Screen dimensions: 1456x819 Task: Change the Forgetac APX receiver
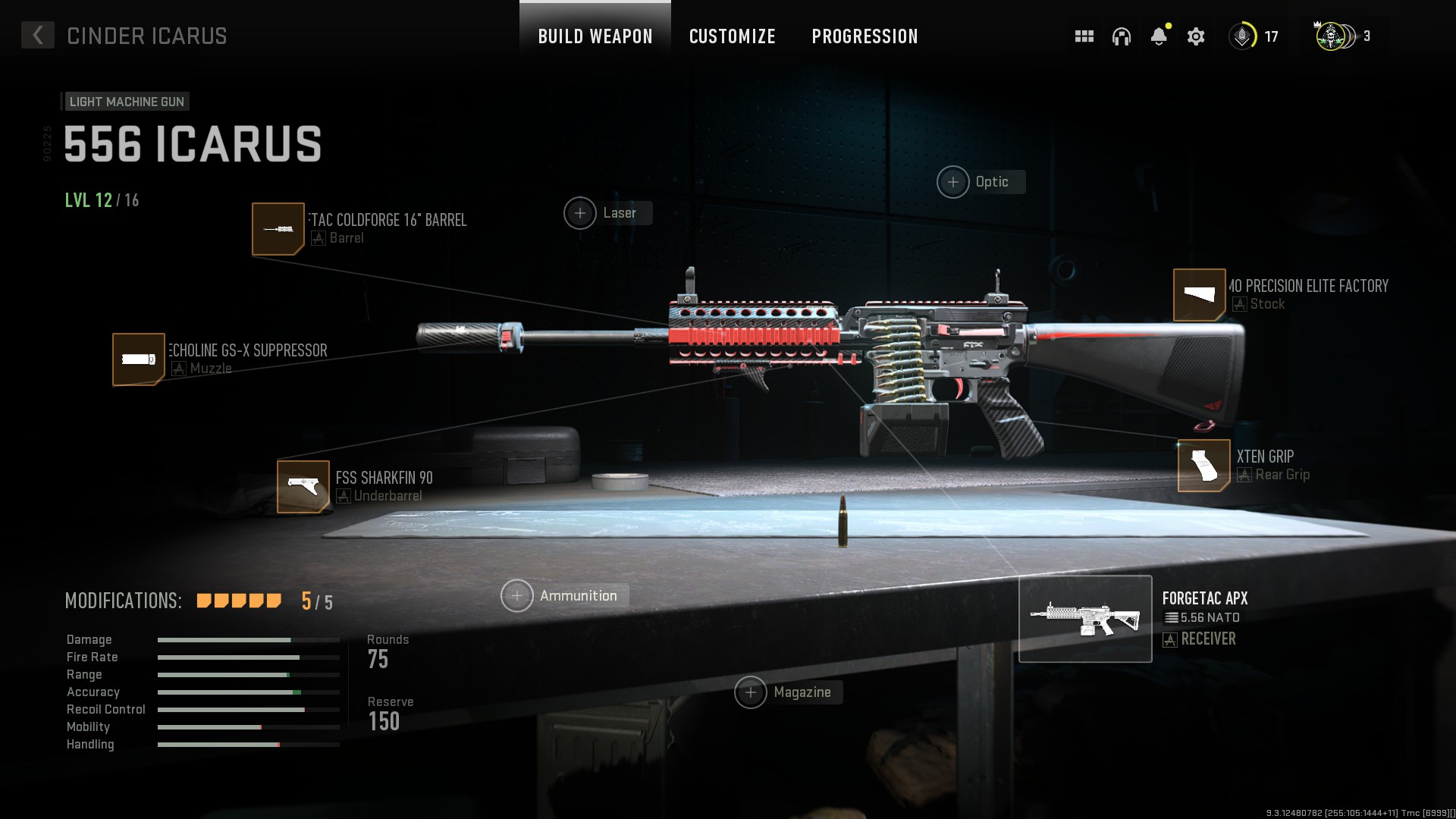coord(1085,619)
